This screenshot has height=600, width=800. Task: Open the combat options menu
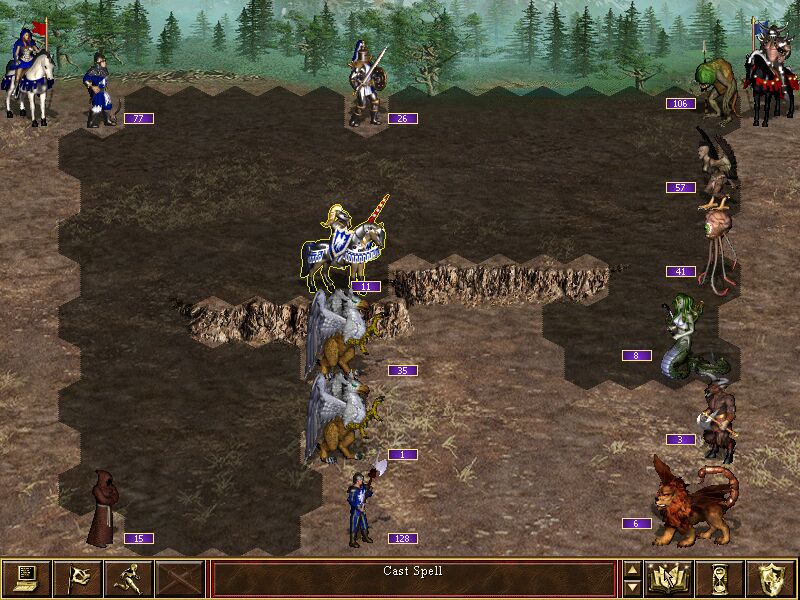(26, 578)
